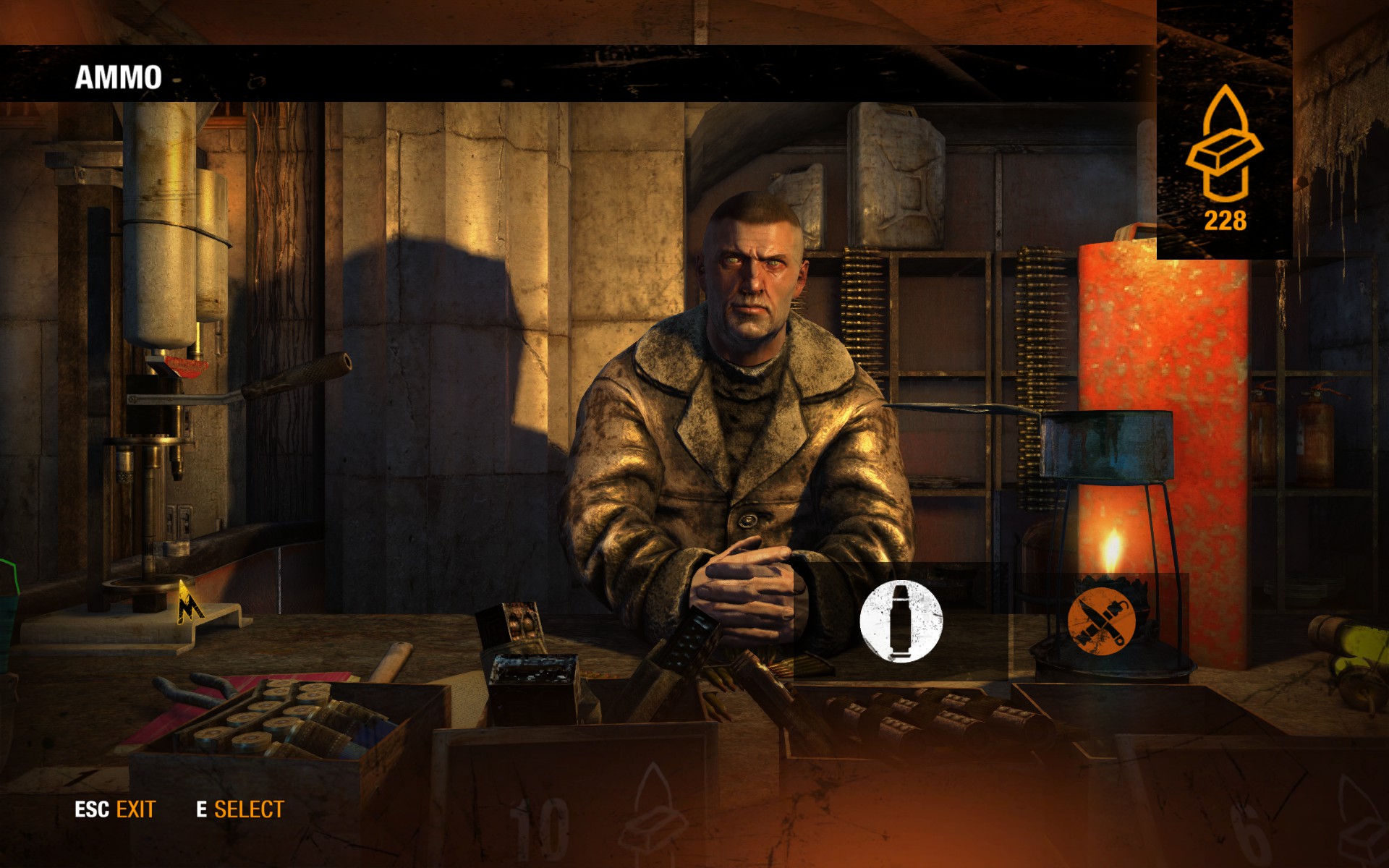Select the bullet ammo category icon
The width and height of the screenshot is (1389, 868).
[x=901, y=621]
